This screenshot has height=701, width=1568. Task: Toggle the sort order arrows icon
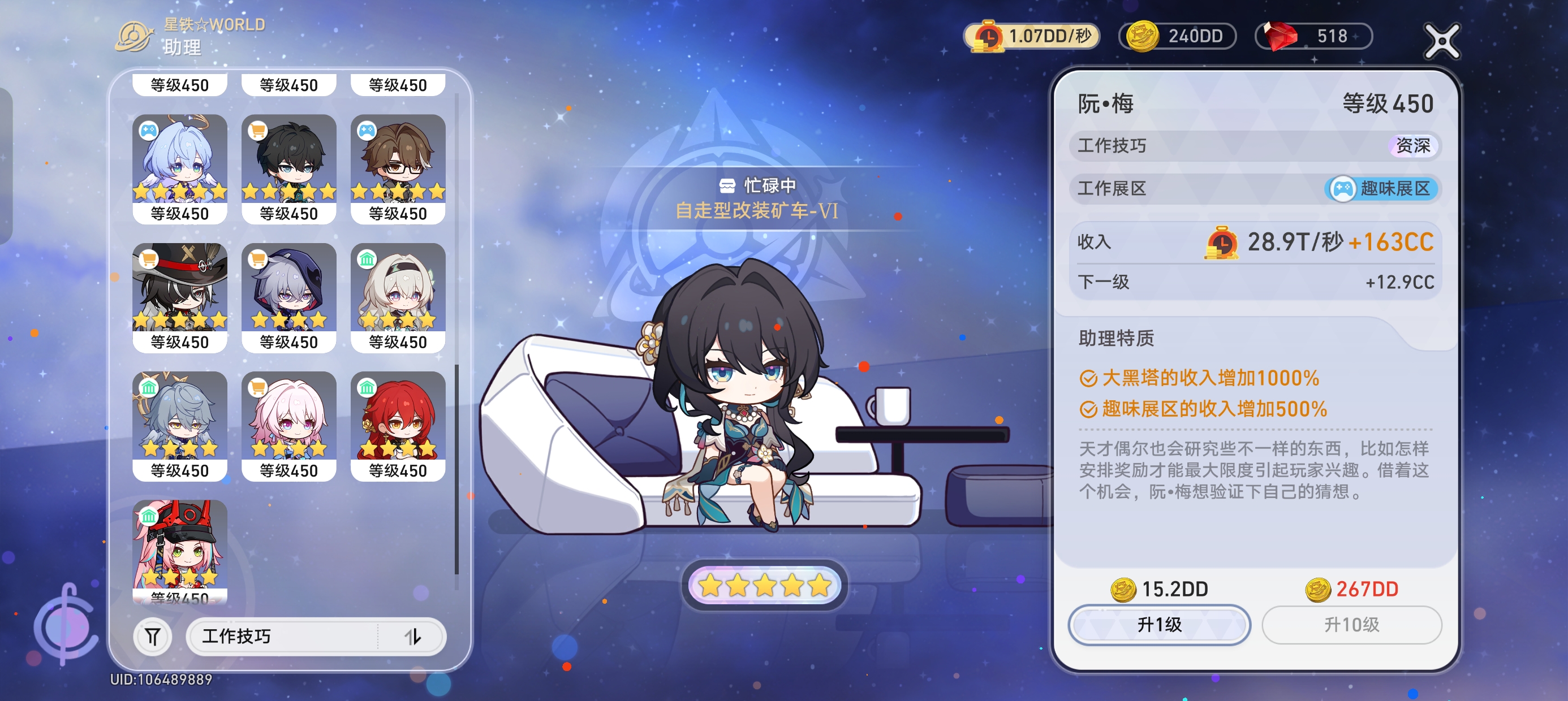pyautogui.click(x=413, y=637)
